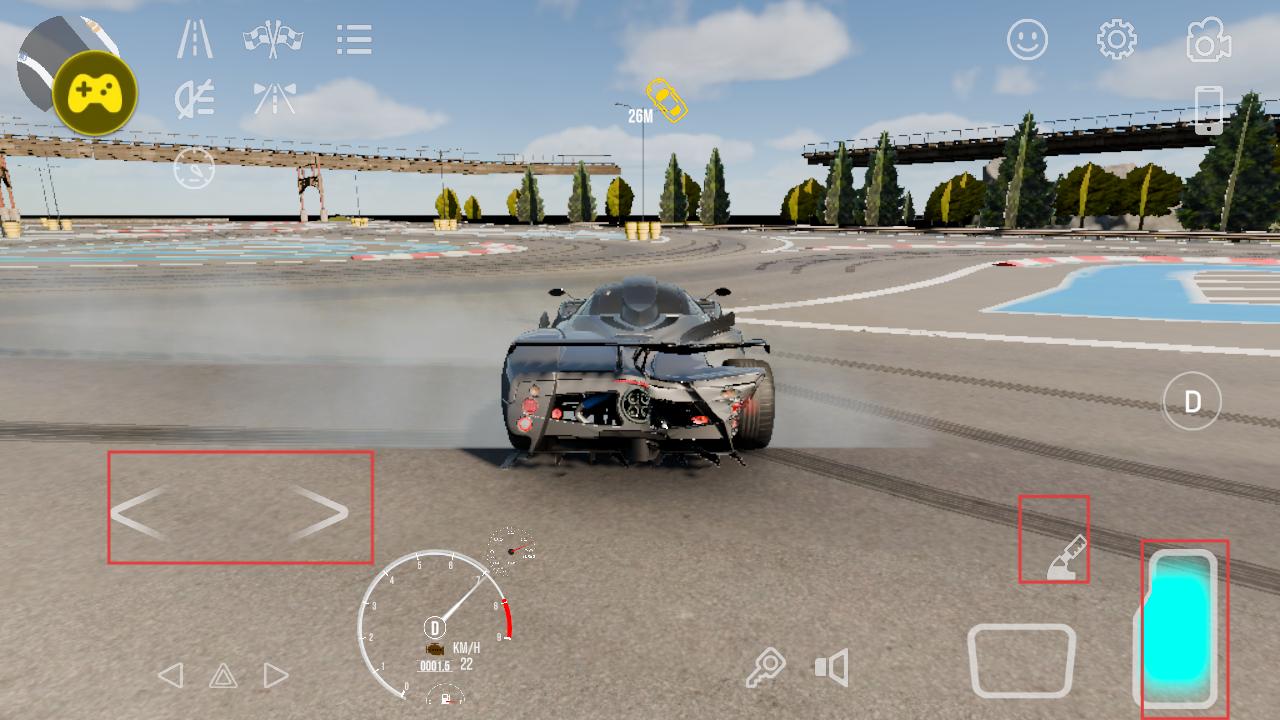The width and height of the screenshot is (1280, 720).
Task: Toggle the headlights icon
Action: coord(194,98)
